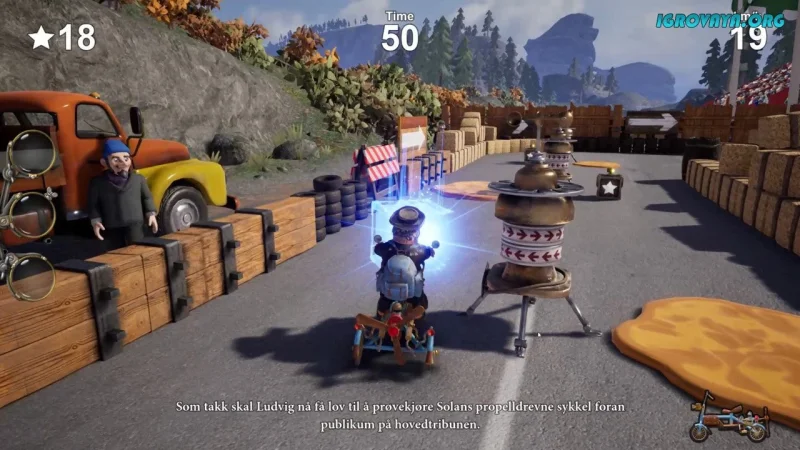
Task: Click the bicycle vehicle icon
Action: pos(728,416)
